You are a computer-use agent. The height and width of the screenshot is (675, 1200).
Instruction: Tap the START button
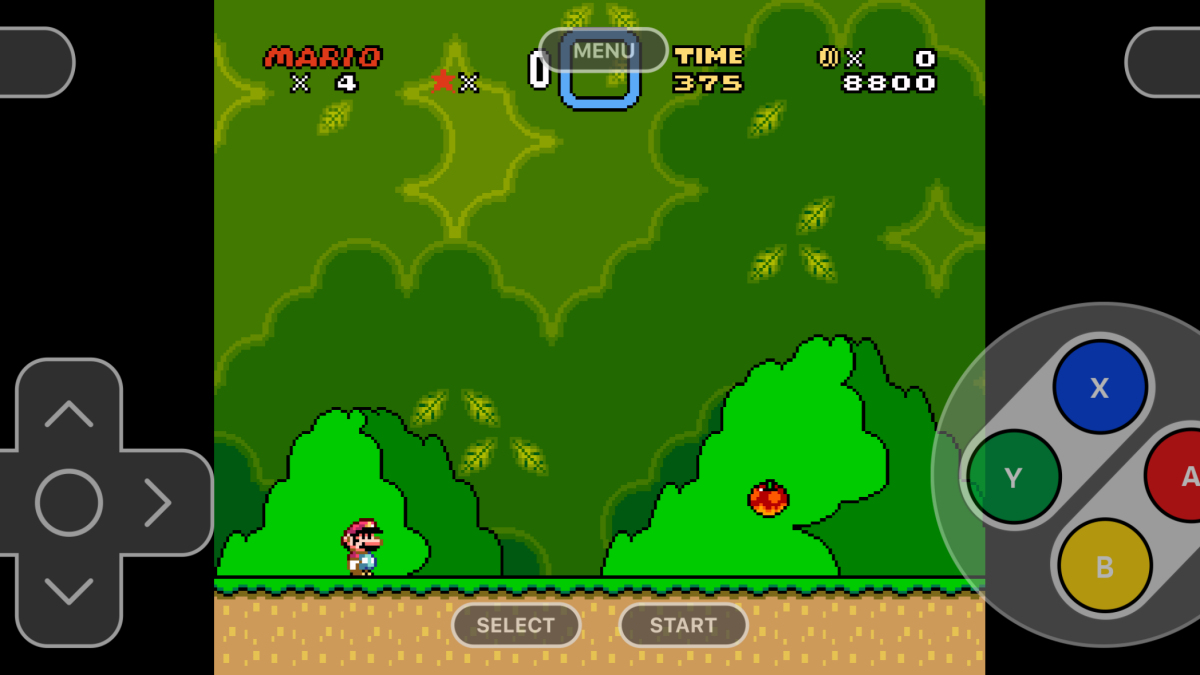683,625
